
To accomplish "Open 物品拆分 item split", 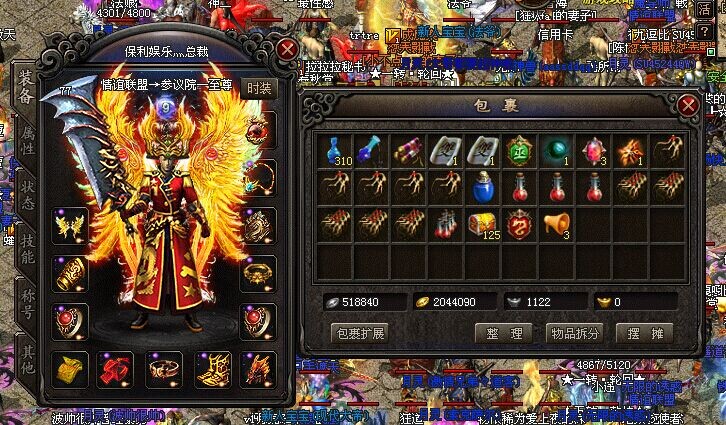I will pyautogui.click(x=574, y=333).
